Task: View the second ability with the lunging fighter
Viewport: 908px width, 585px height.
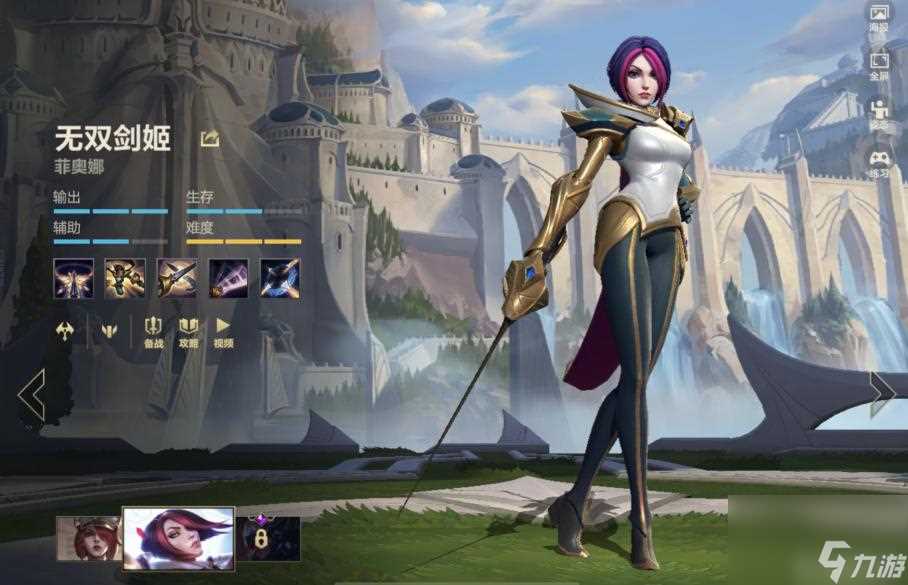Action: tap(125, 278)
